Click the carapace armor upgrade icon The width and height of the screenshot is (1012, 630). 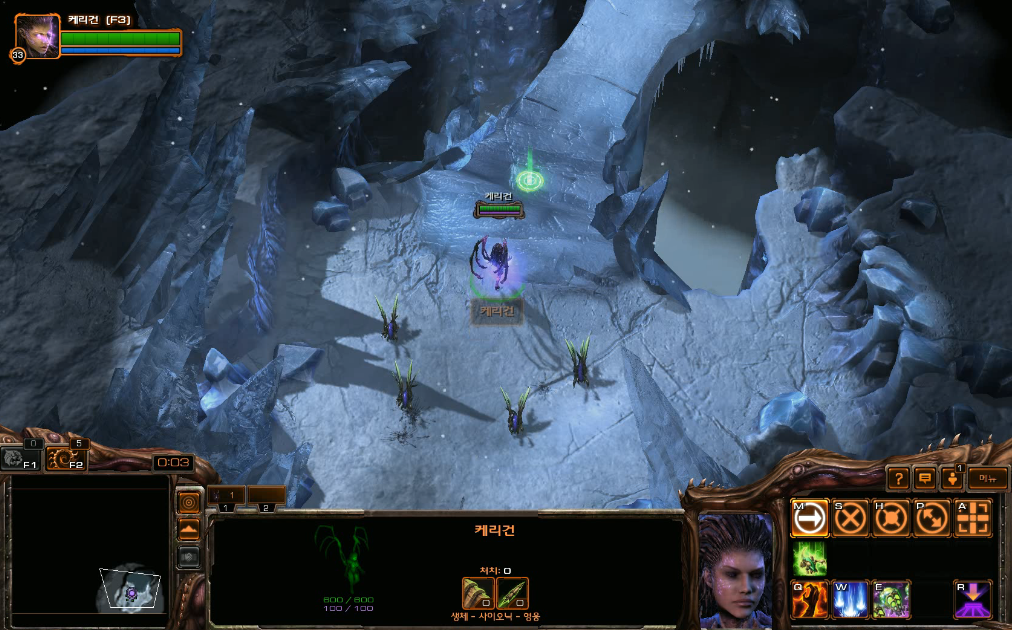click(478, 593)
